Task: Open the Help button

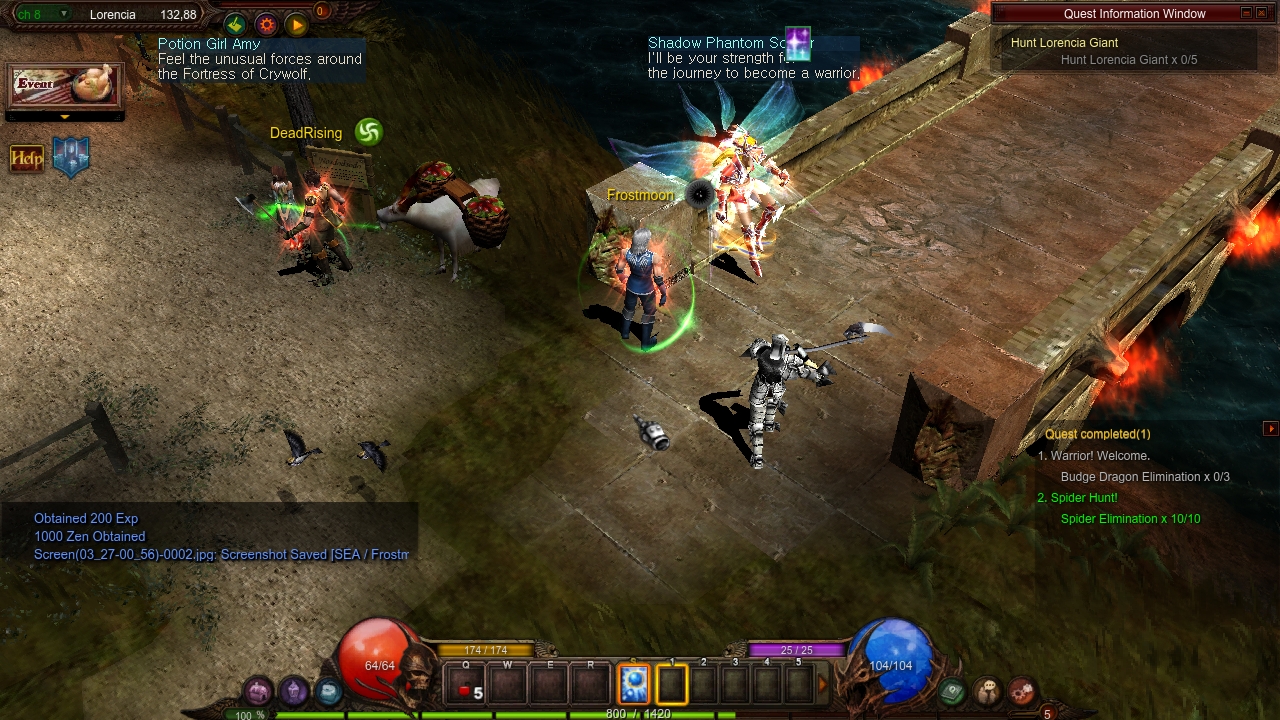Action: (27, 159)
